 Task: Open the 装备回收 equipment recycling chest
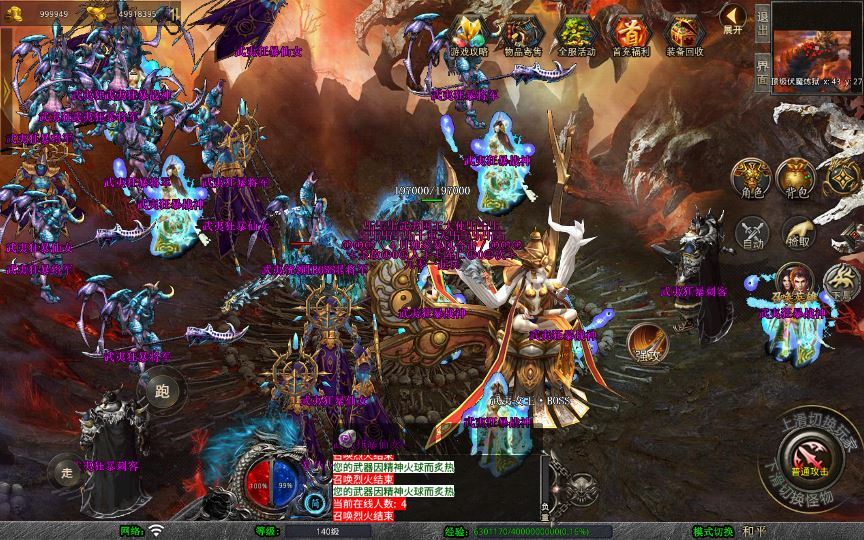684,36
